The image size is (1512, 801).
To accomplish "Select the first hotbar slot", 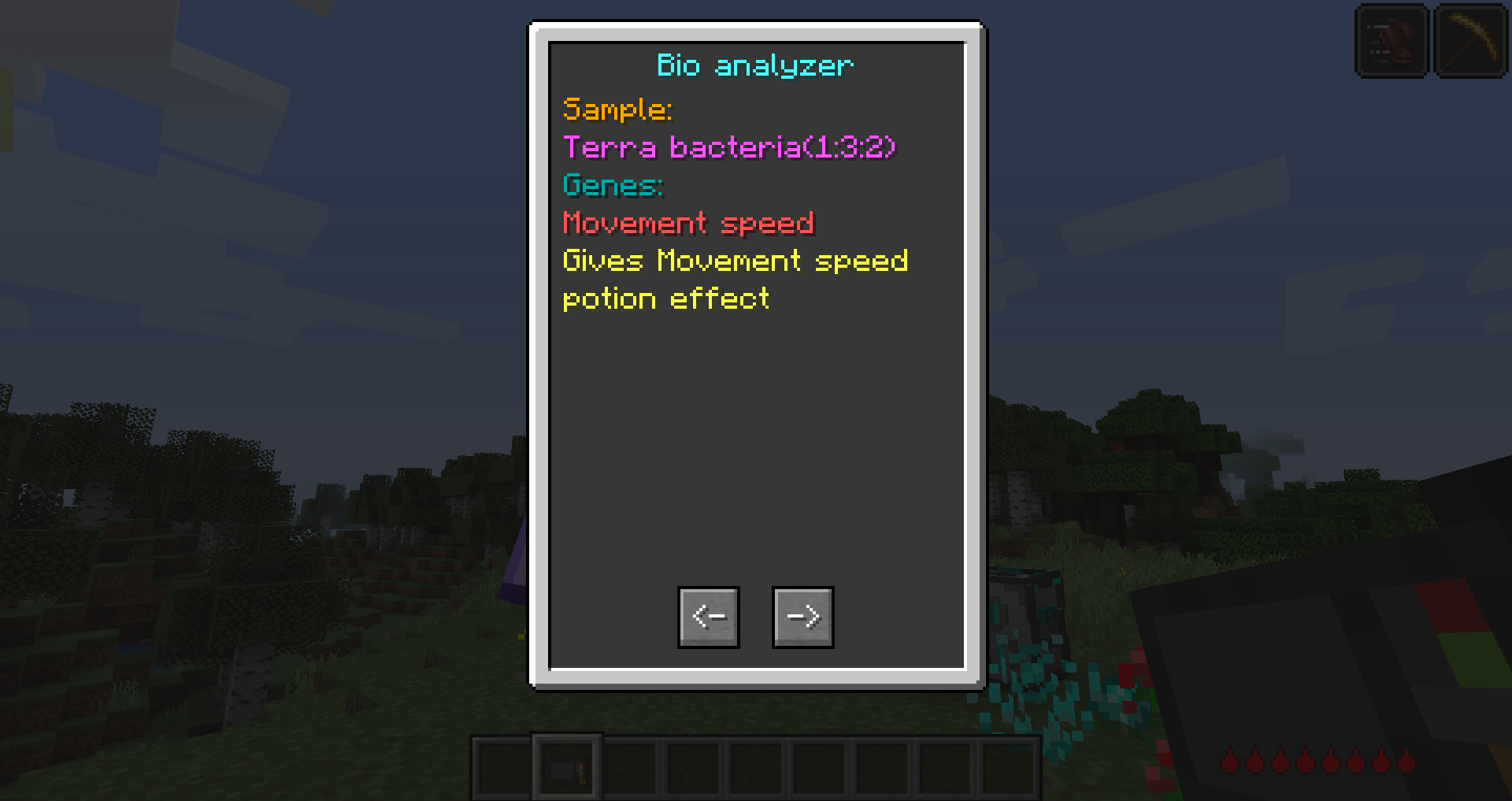I will coord(503,766).
